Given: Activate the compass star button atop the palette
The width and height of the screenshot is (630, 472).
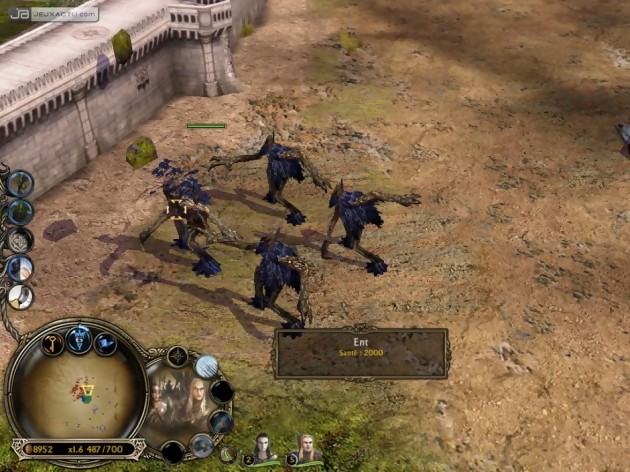Looking at the screenshot, I should 177,356.
